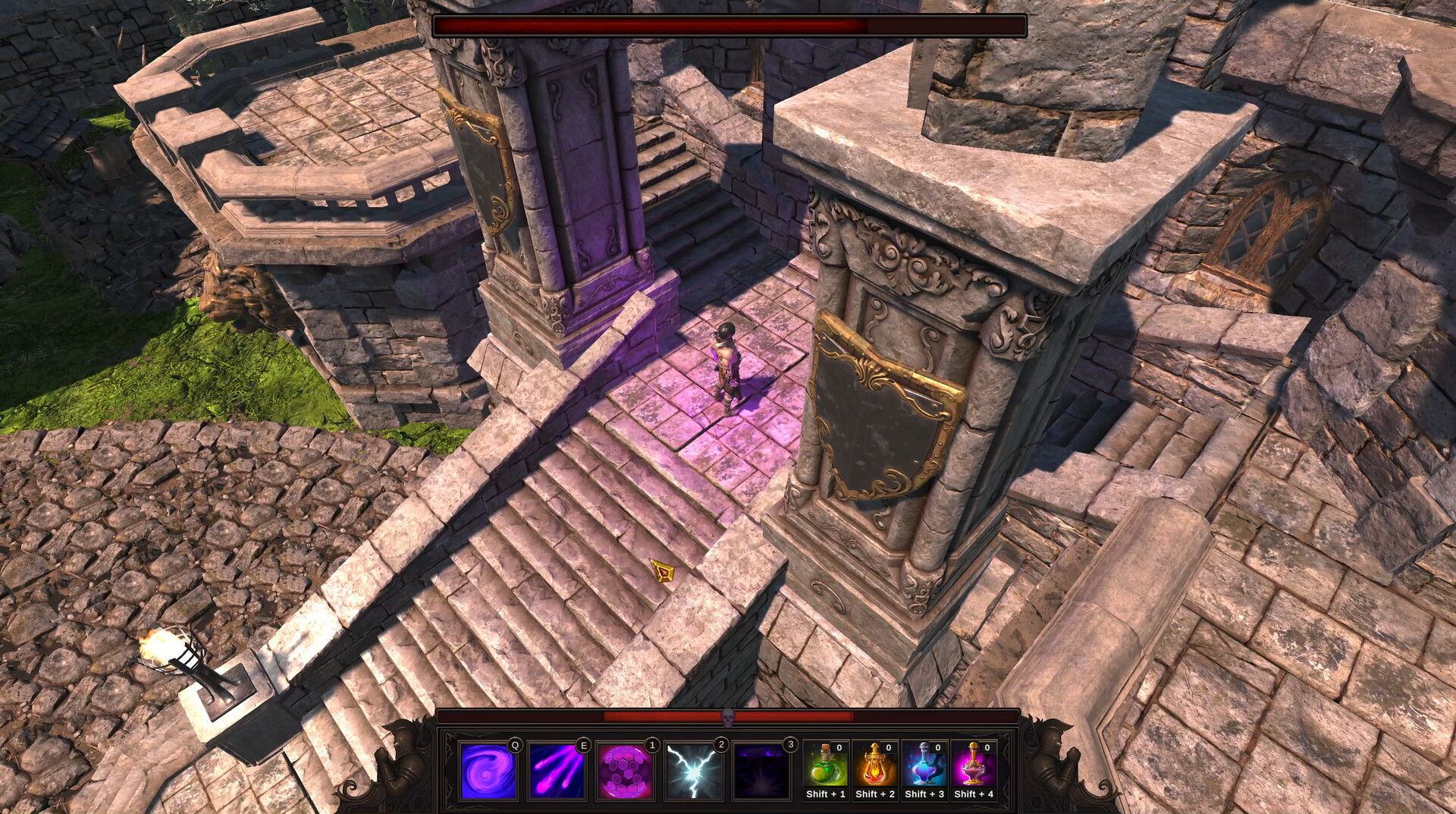This screenshot has height=814, width=1456.
Task: Check the zero counter on the green potion
Action: click(x=839, y=747)
